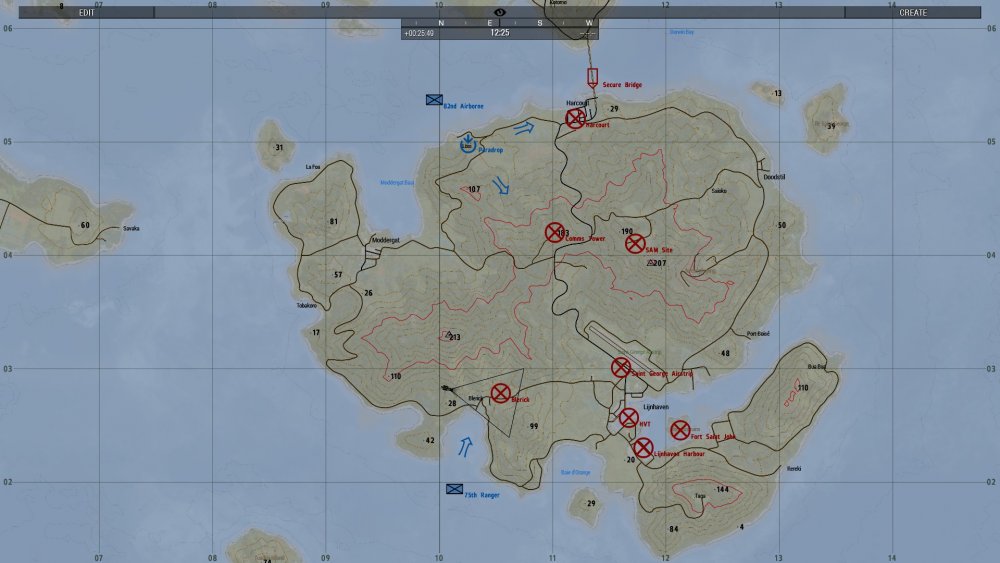The image size is (1000, 563).
Task: Select the Secure Bridge objective marker
Action: [x=592, y=77]
